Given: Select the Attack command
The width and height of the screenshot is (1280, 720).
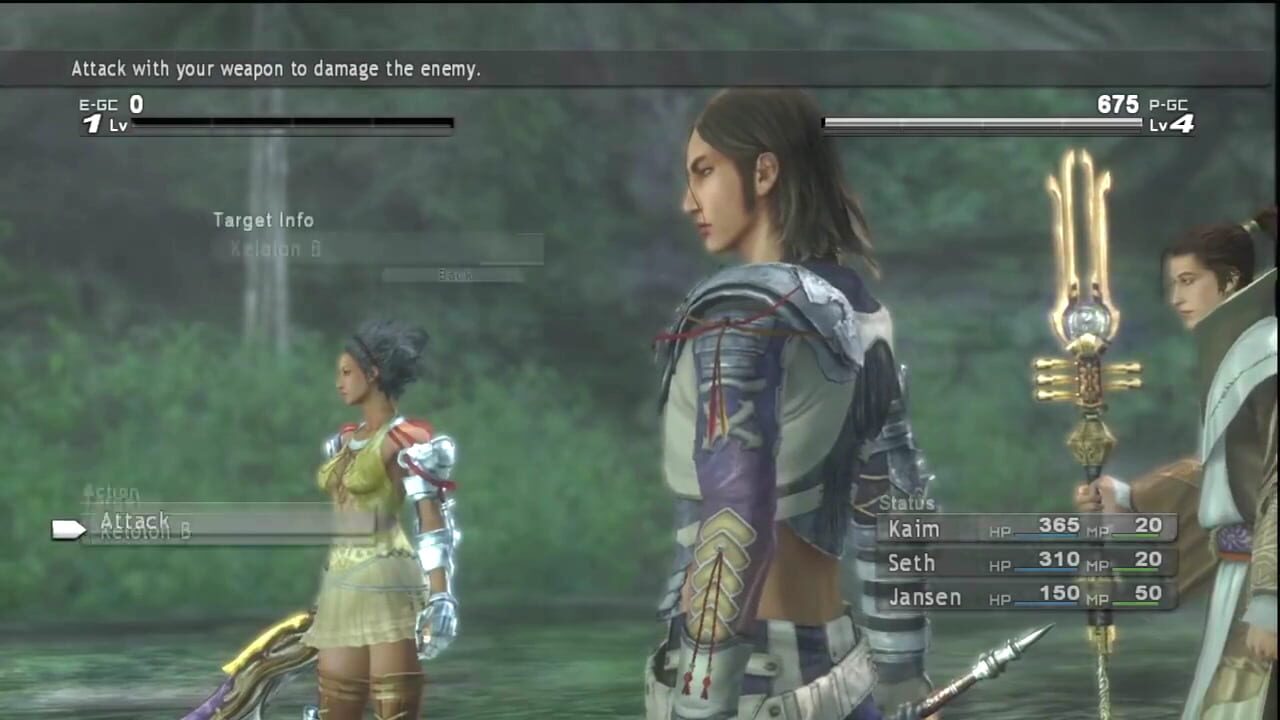Looking at the screenshot, I should [x=135, y=521].
